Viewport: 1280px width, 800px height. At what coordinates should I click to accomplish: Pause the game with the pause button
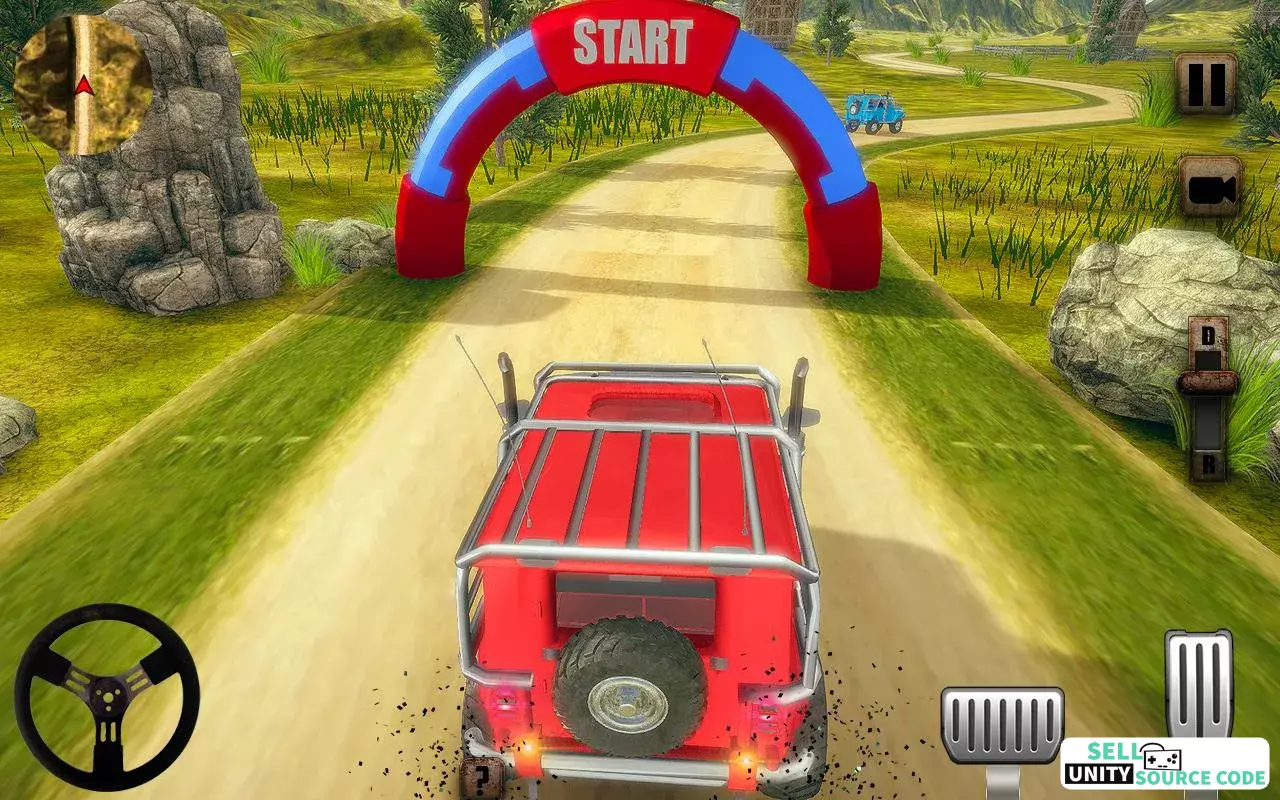1205,84
